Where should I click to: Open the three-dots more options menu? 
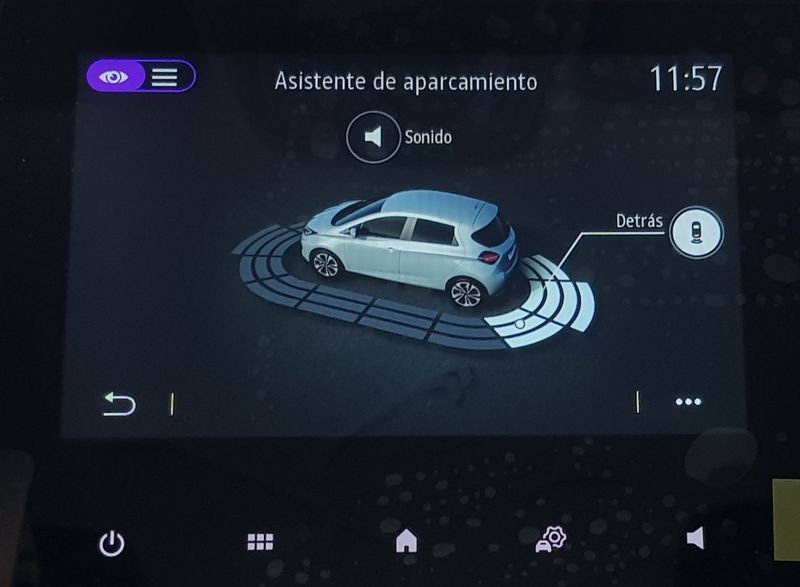coord(688,402)
